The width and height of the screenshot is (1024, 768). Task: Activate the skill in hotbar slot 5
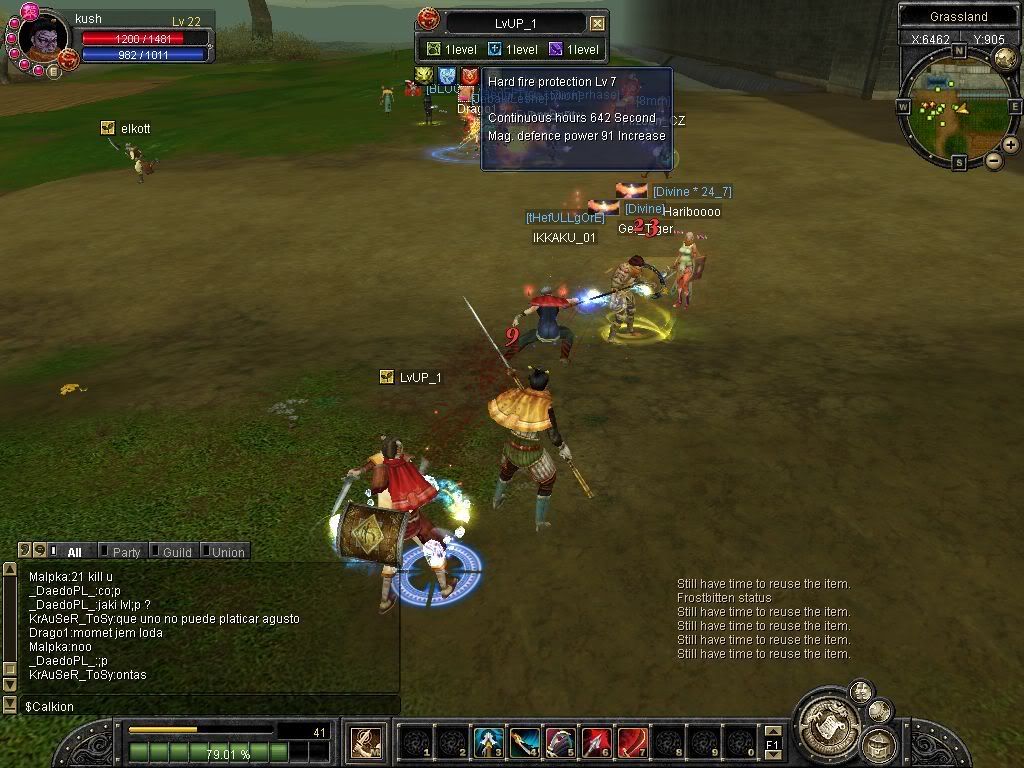[560, 741]
